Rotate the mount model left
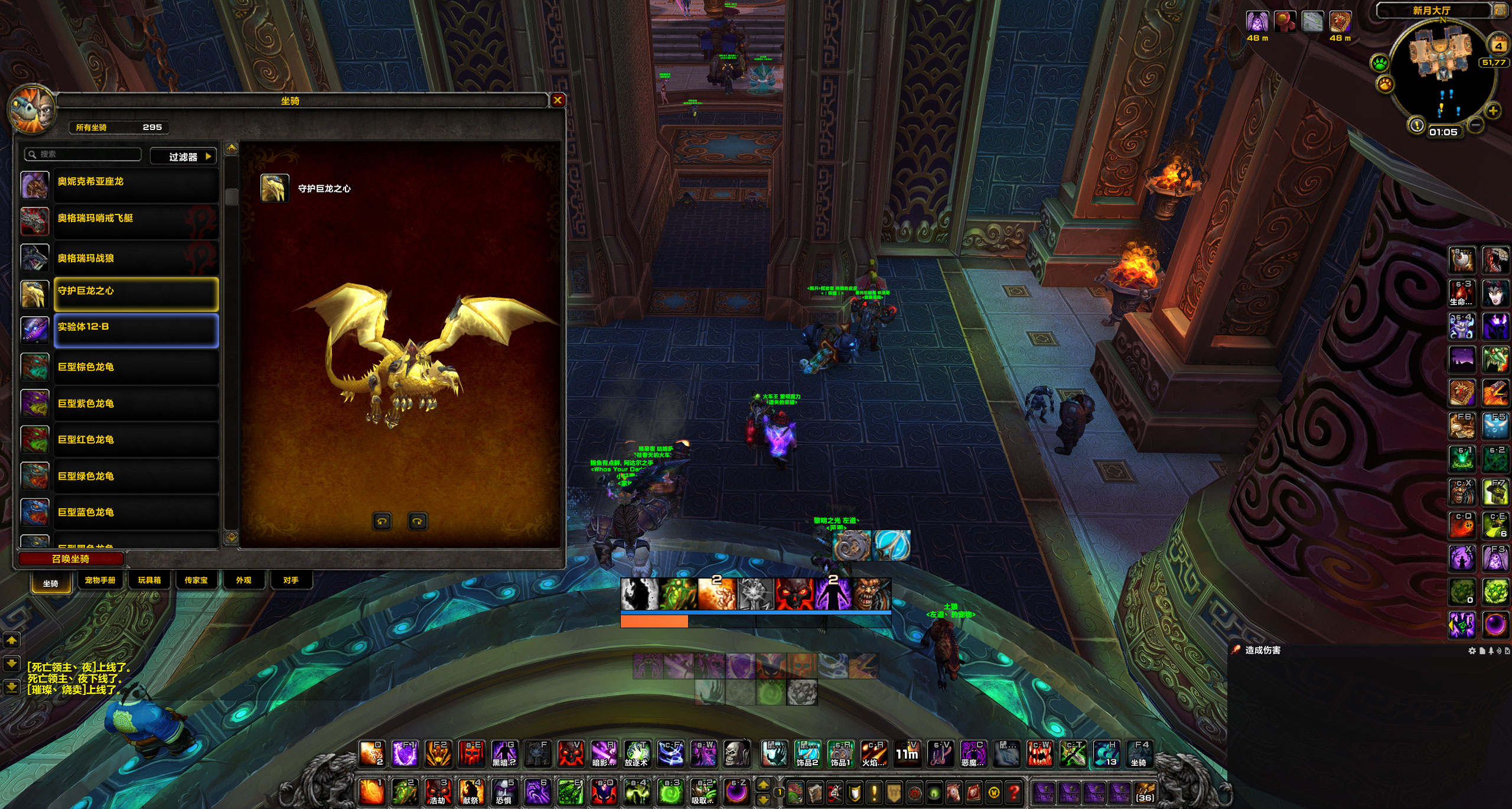 pos(382,521)
